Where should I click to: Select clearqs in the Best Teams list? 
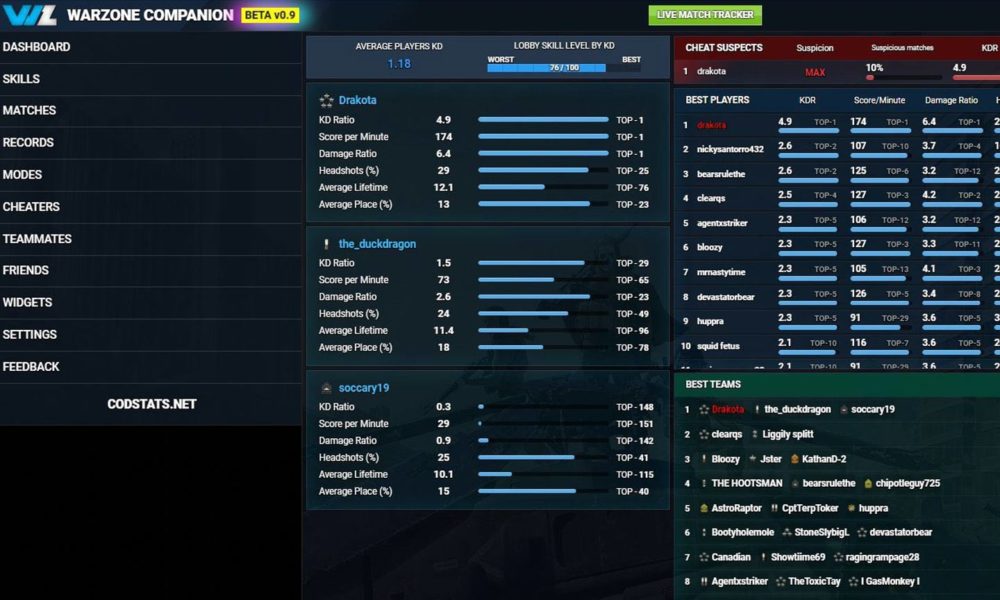(x=726, y=434)
